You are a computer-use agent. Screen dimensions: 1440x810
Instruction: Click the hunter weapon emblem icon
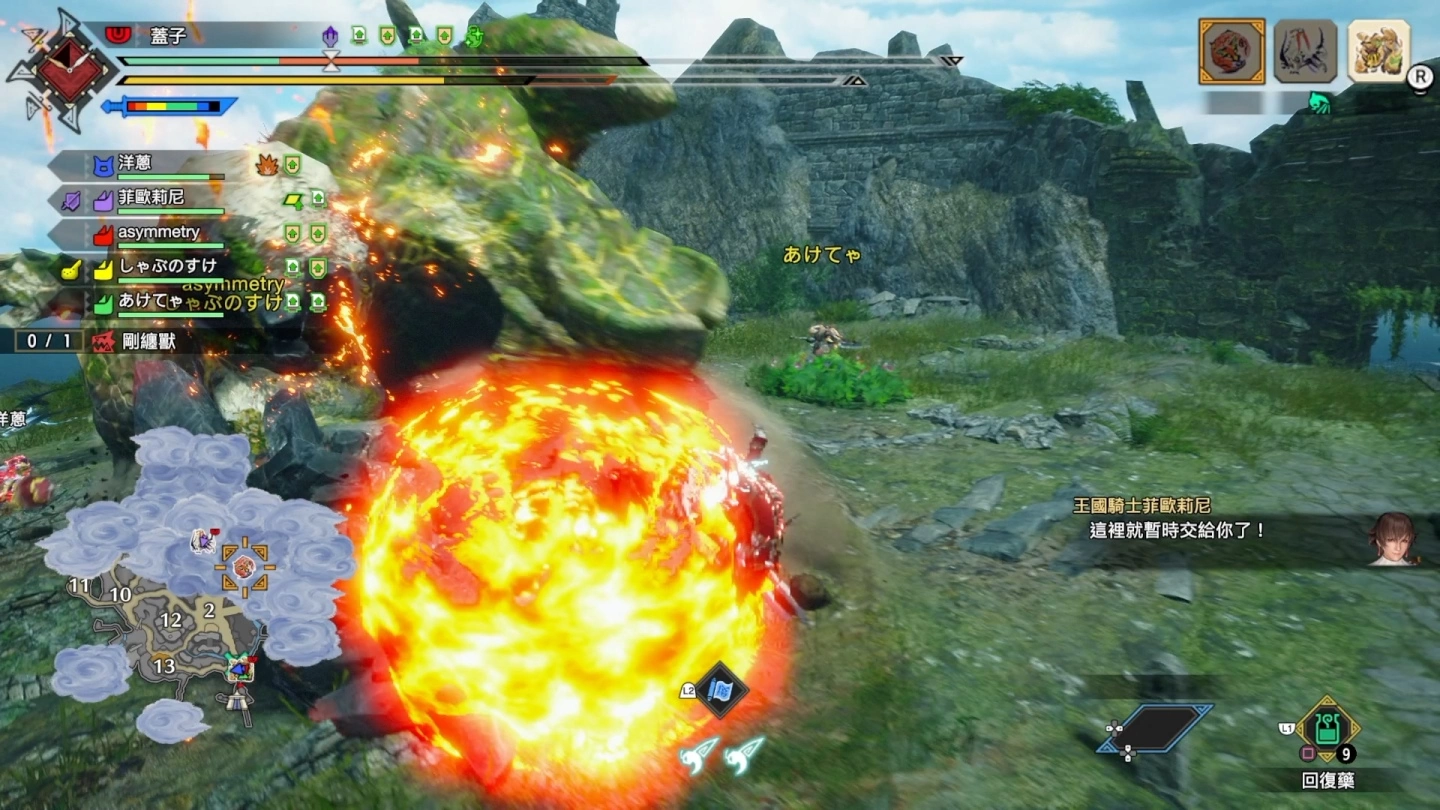click(x=68, y=70)
